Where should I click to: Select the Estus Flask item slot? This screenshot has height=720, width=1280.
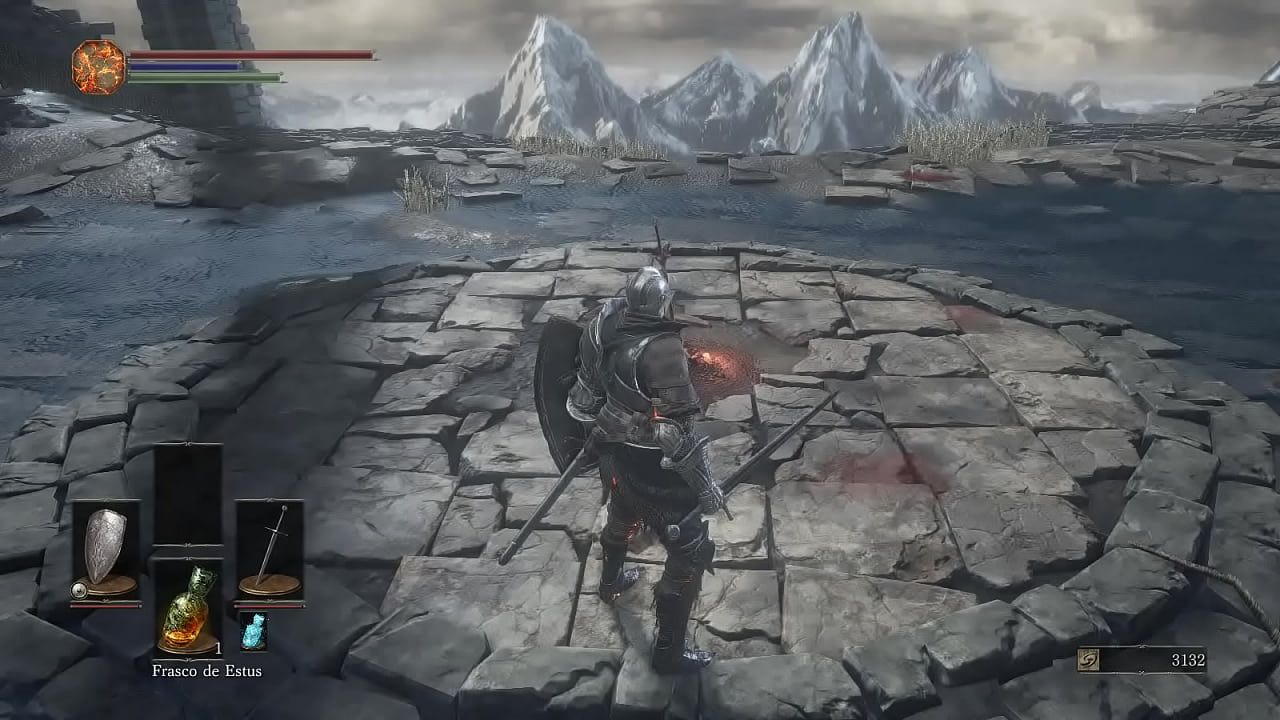tap(187, 607)
